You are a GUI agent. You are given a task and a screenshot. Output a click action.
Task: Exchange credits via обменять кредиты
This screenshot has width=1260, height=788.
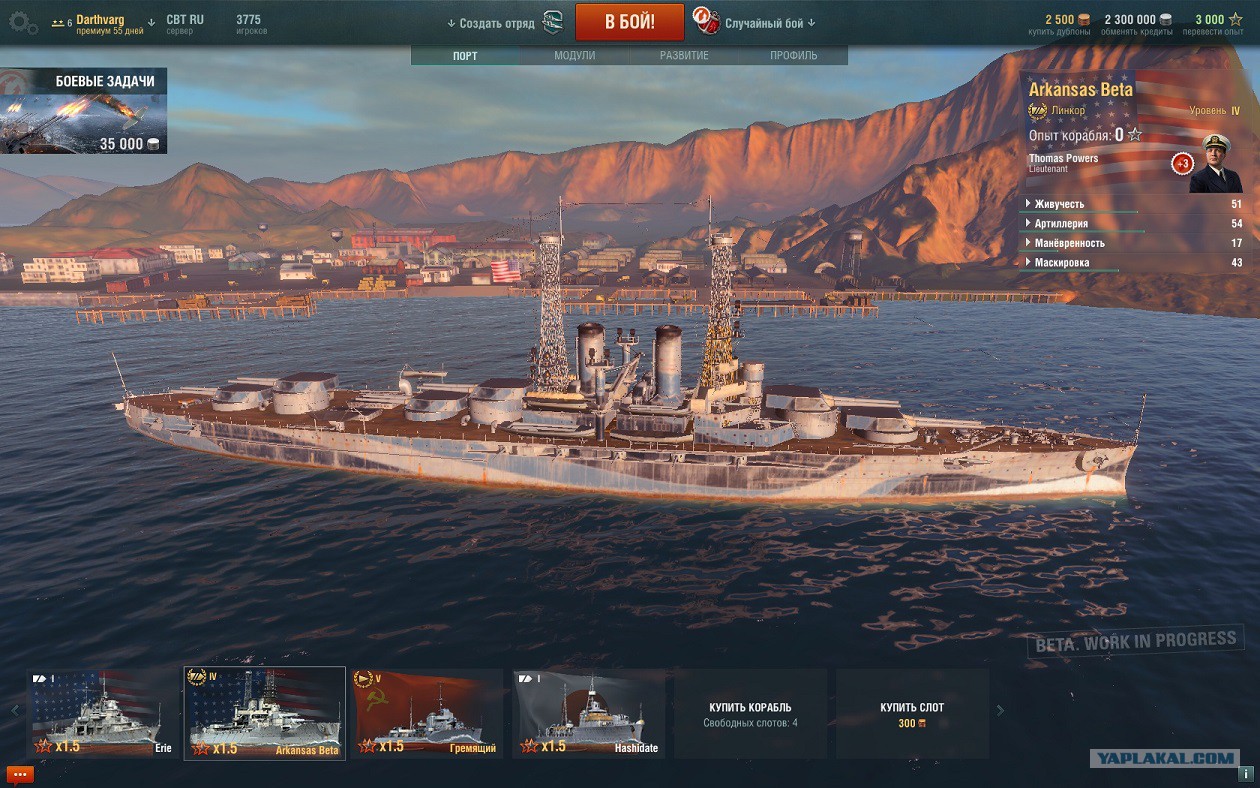[x=1138, y=25]
